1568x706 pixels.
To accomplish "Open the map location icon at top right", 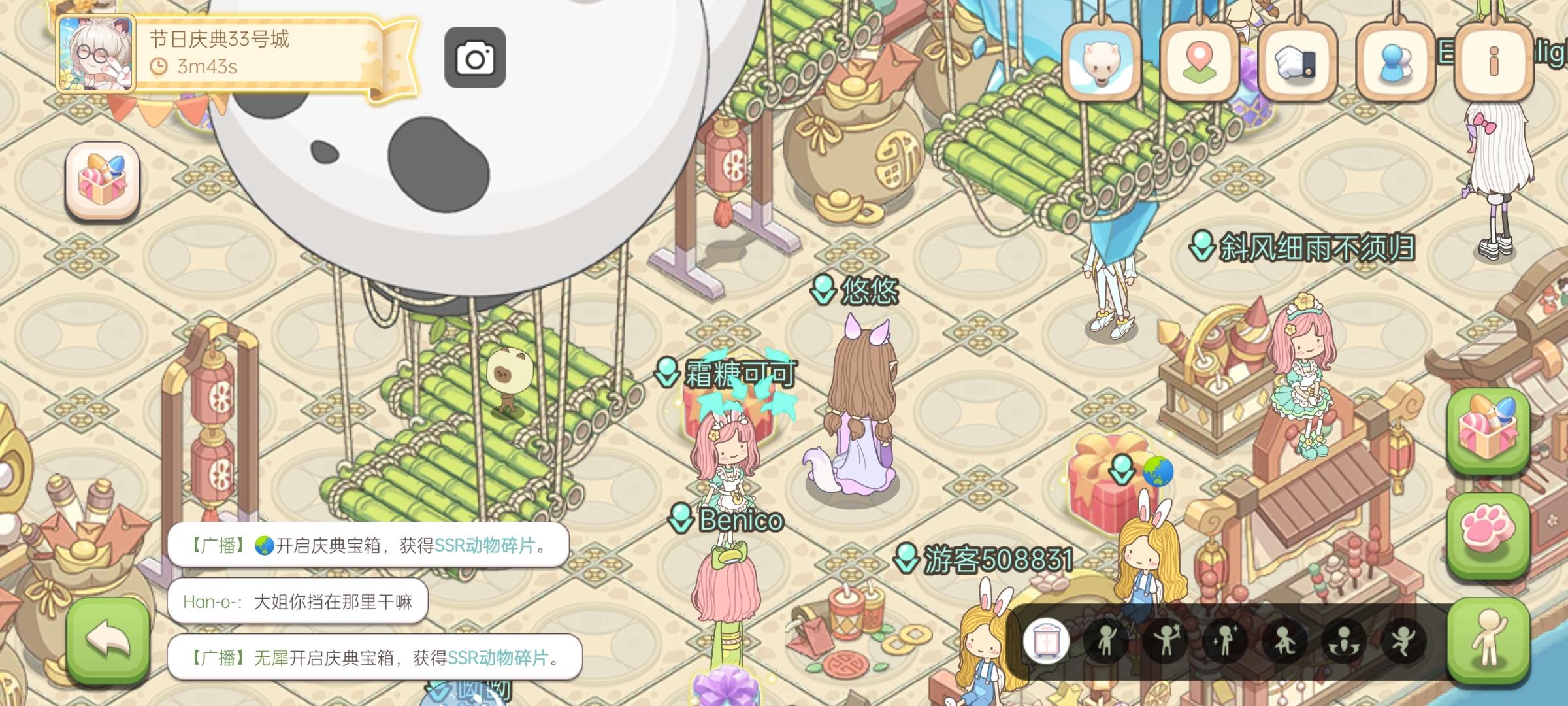I will click(1200, 60).
